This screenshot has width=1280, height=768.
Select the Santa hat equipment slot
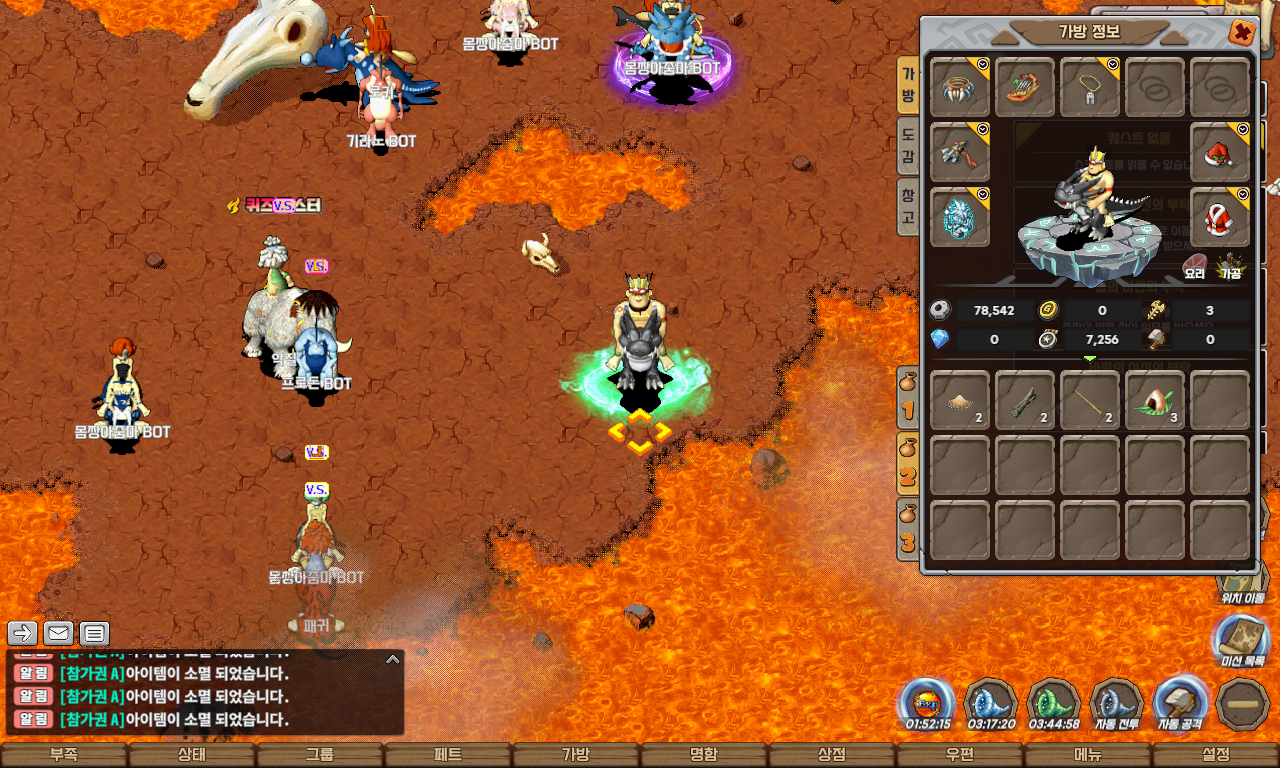pyautogui.click(x=1219, y=153)
